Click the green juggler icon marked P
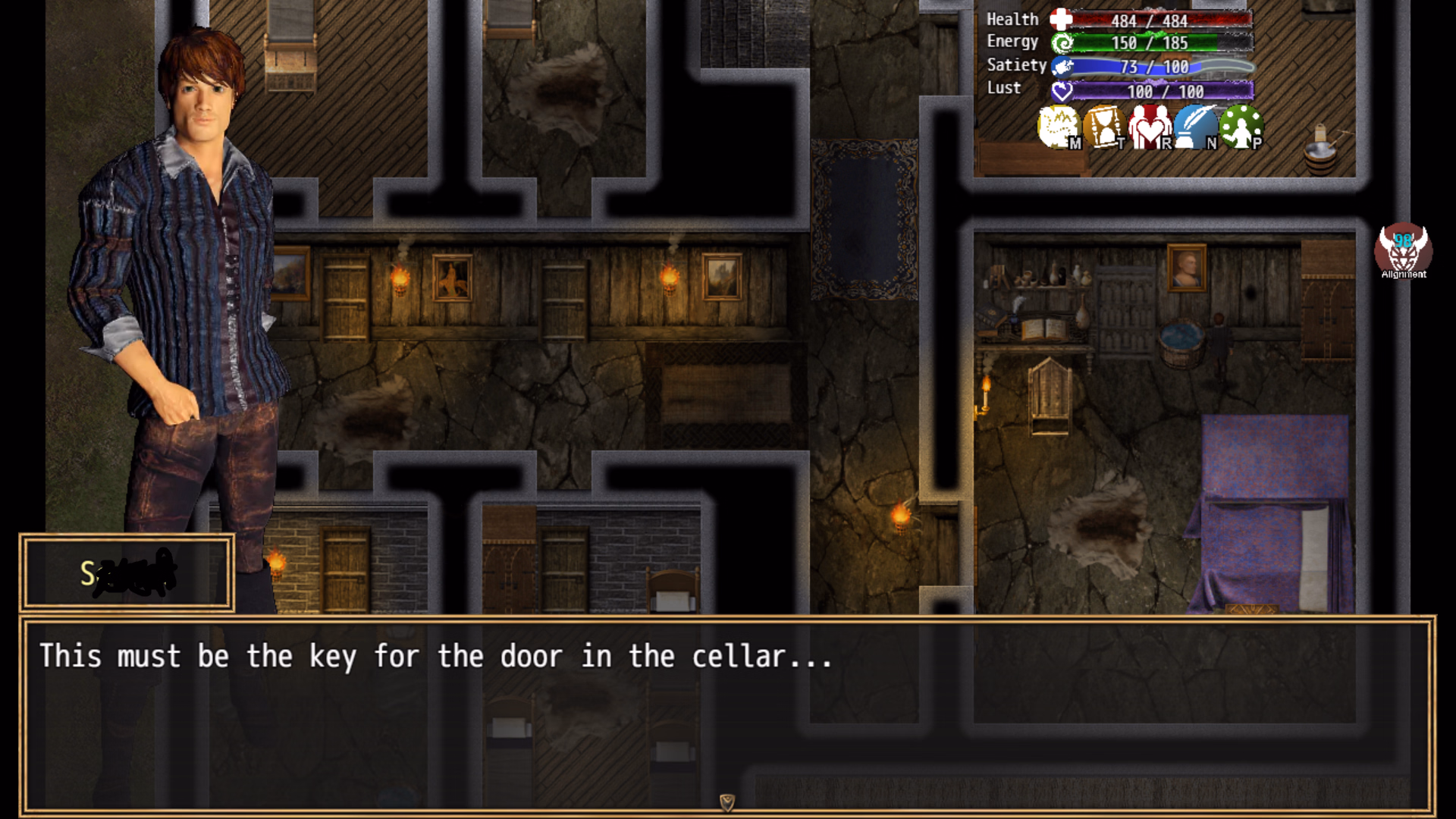This screenshot has height=819, width=1456. [1241, 127]
